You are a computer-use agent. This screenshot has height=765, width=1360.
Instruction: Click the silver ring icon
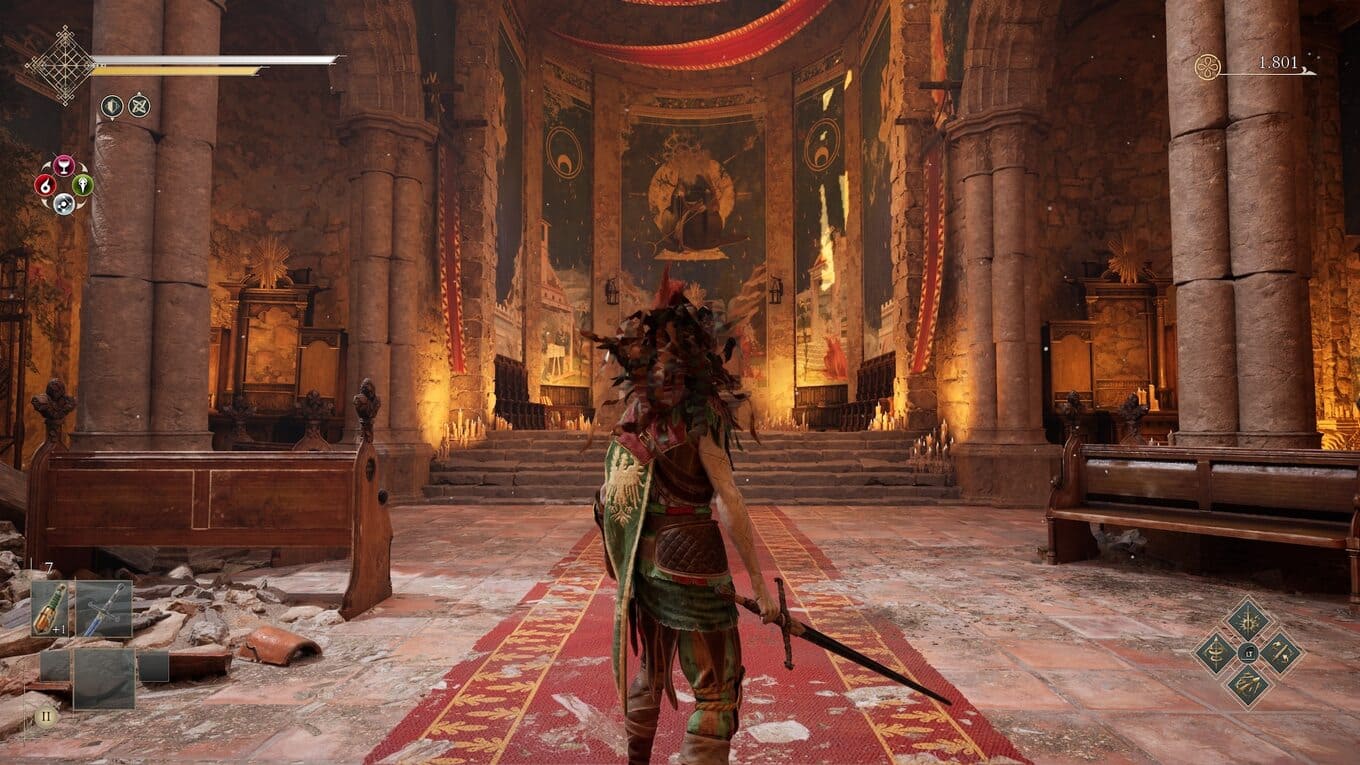[x=64, y=203]
